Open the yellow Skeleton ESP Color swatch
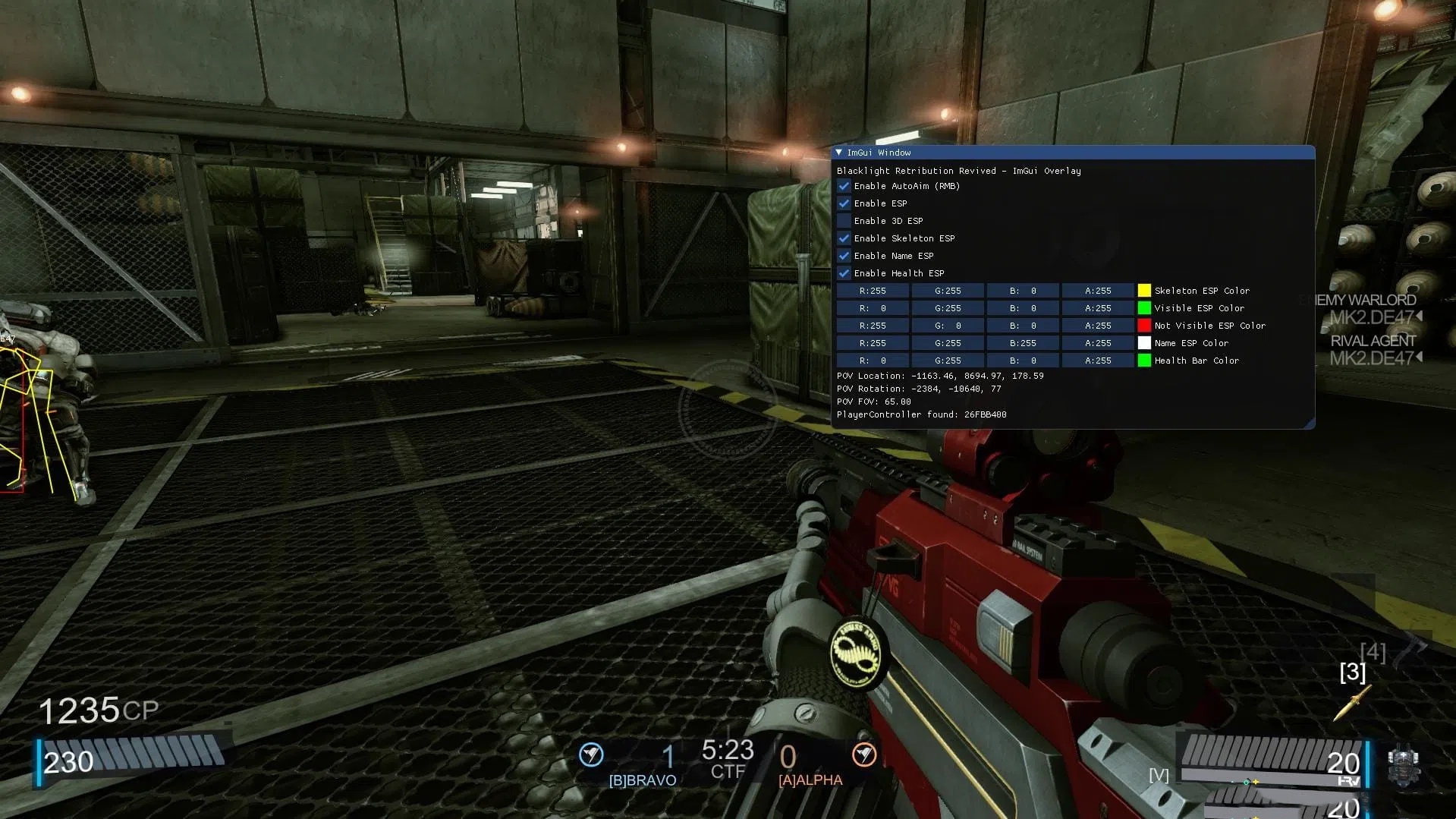Screen dimensions: 1456x819 click(1144, 291)
